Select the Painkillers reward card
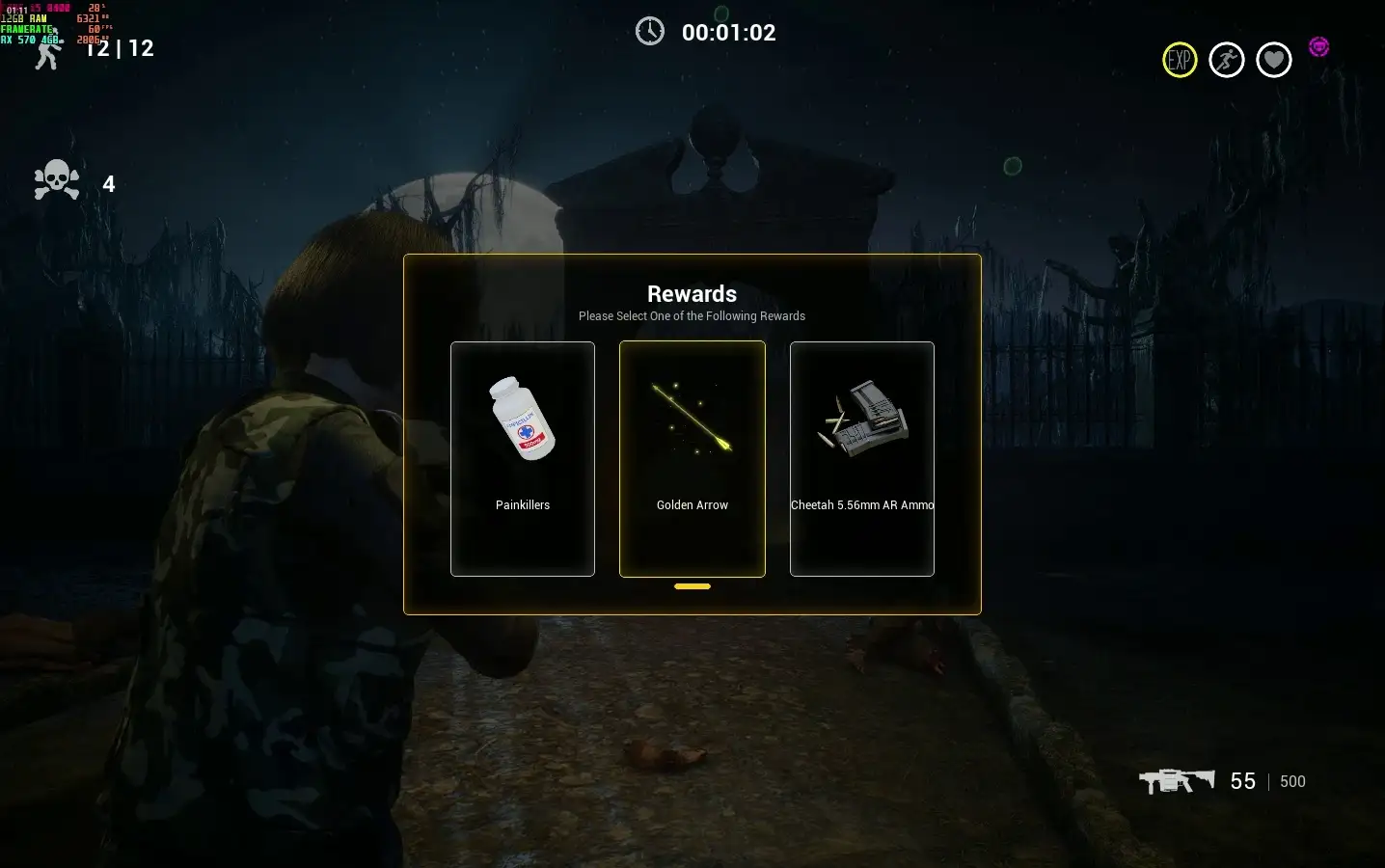 (x=523, y=459)
